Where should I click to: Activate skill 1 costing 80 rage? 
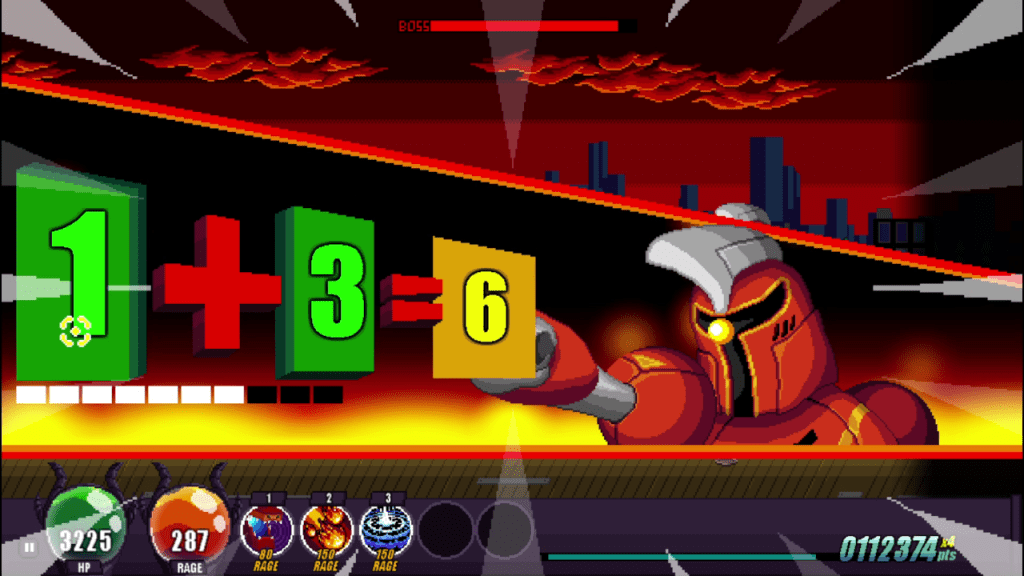266,530
